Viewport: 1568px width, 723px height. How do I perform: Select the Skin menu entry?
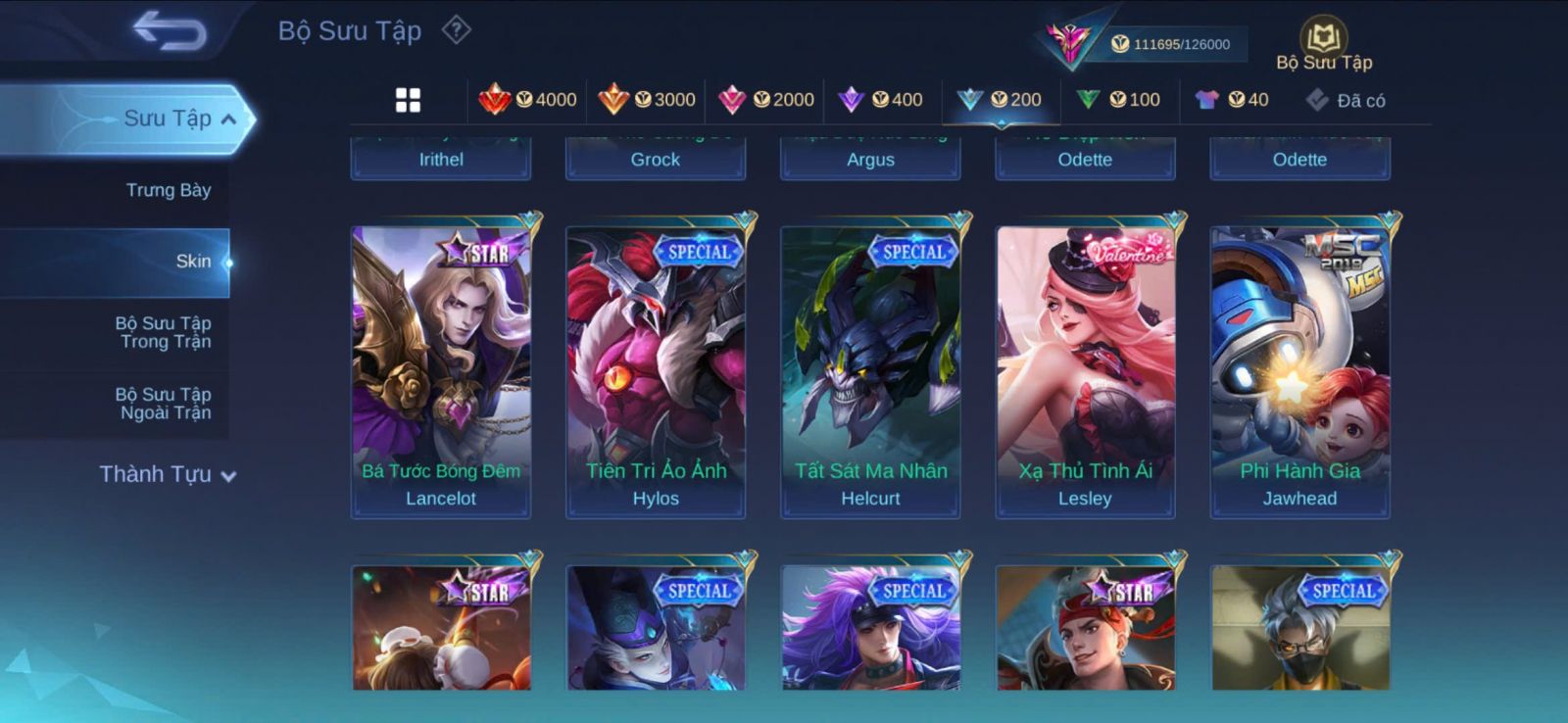(192, 262)
